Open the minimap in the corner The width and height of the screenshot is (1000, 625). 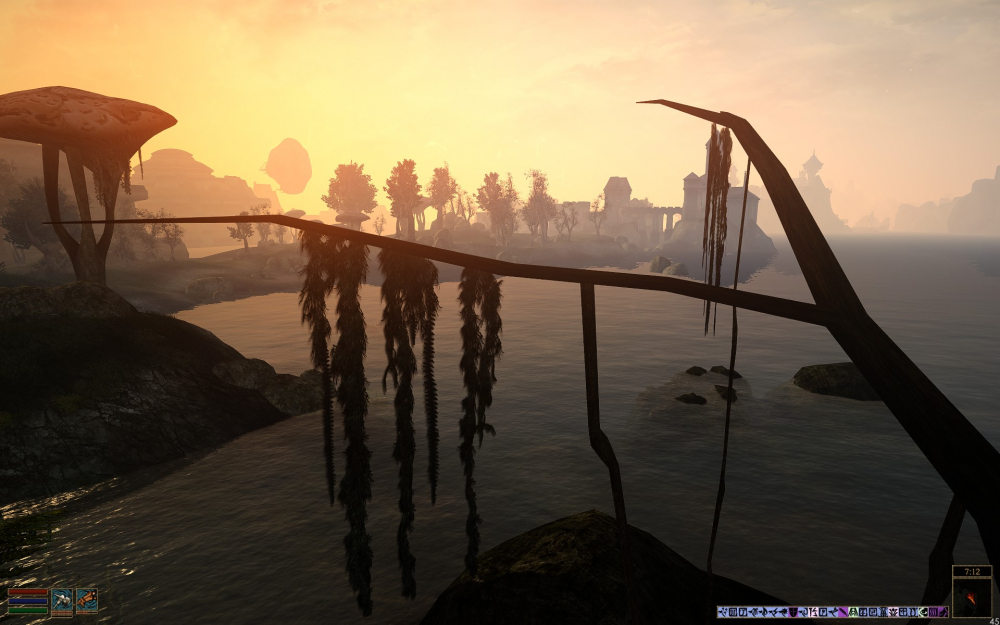tap(971, 598)
